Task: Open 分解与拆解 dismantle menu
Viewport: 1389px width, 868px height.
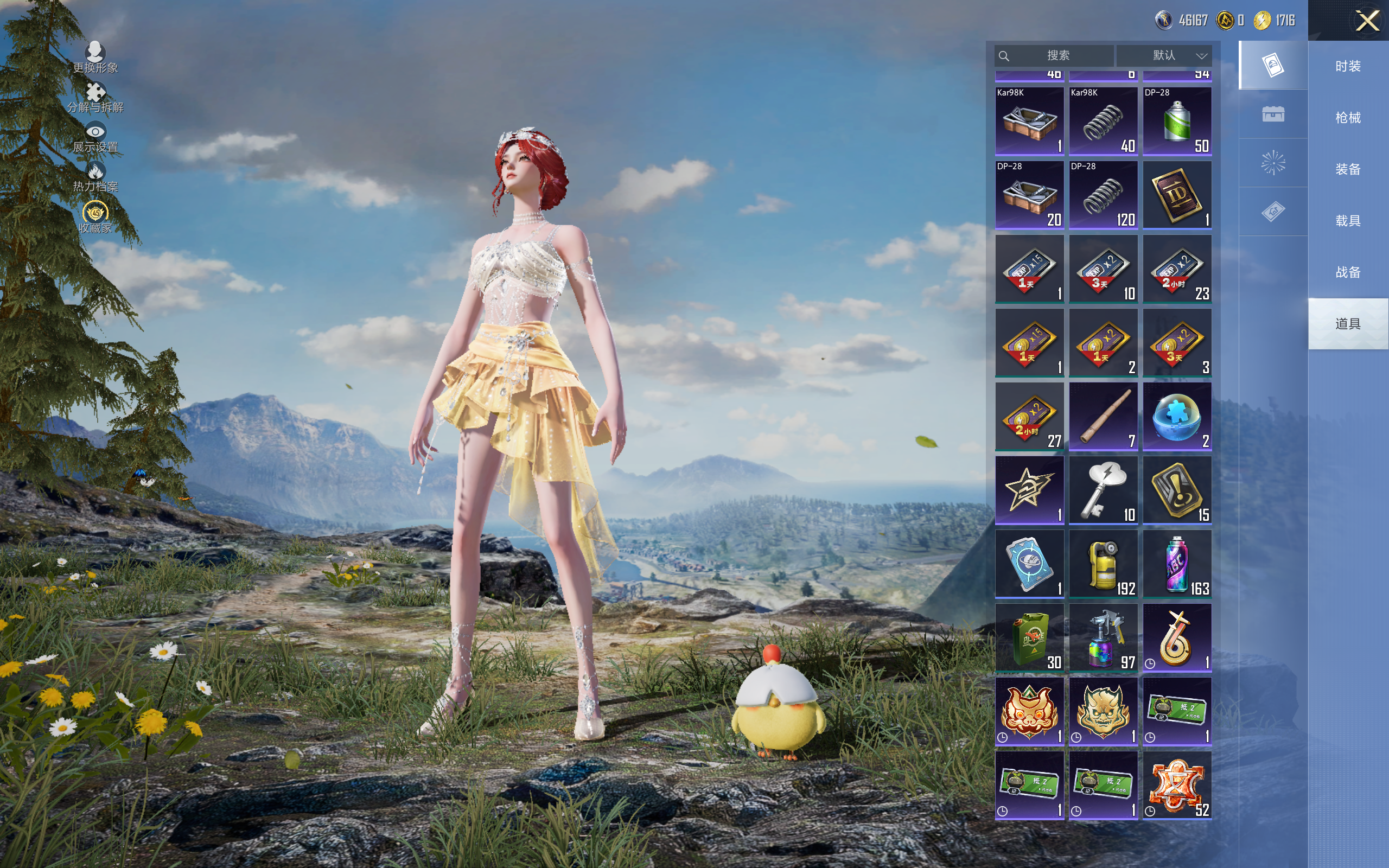Action: [x=95, y=97]
